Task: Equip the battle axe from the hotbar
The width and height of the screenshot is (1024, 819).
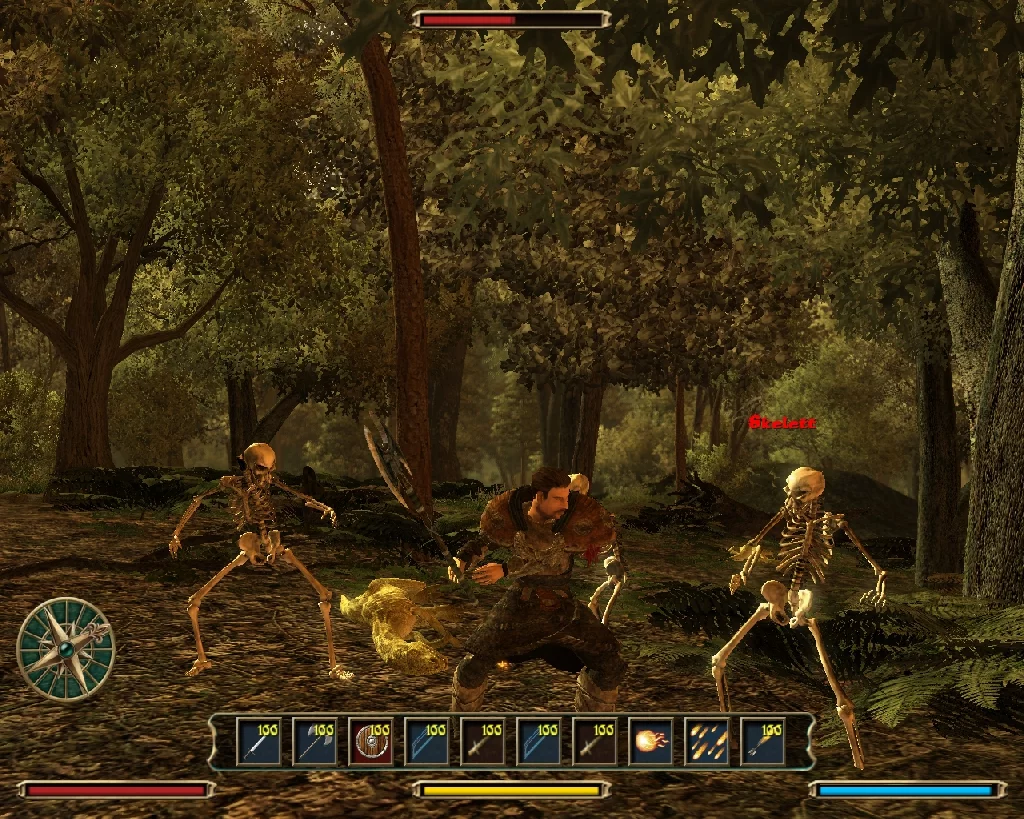Action: tap(314, 742)
